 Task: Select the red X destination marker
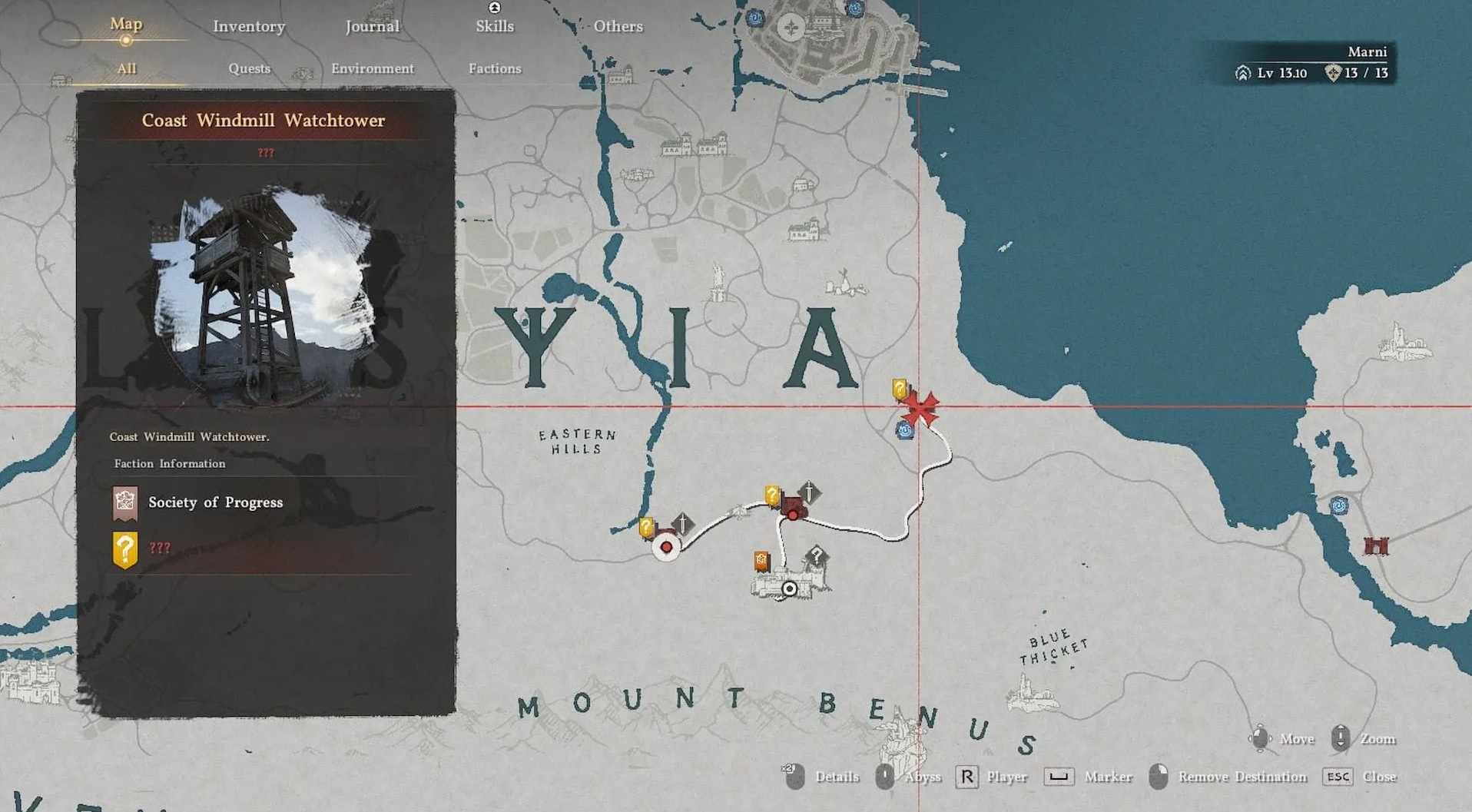[x=920, y=408]
